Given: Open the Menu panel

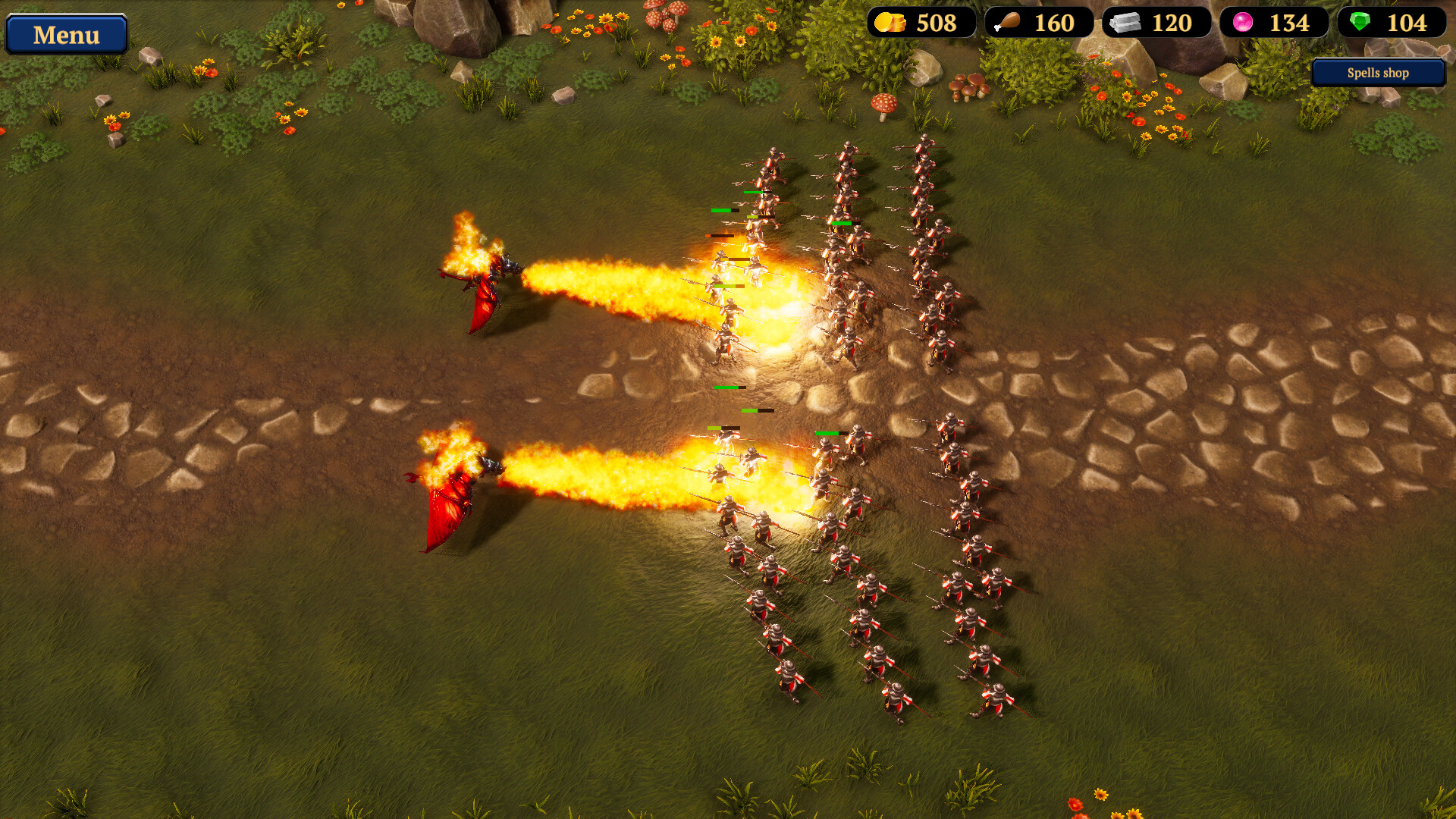Looking at the screenshot, I should coord(67,34).
